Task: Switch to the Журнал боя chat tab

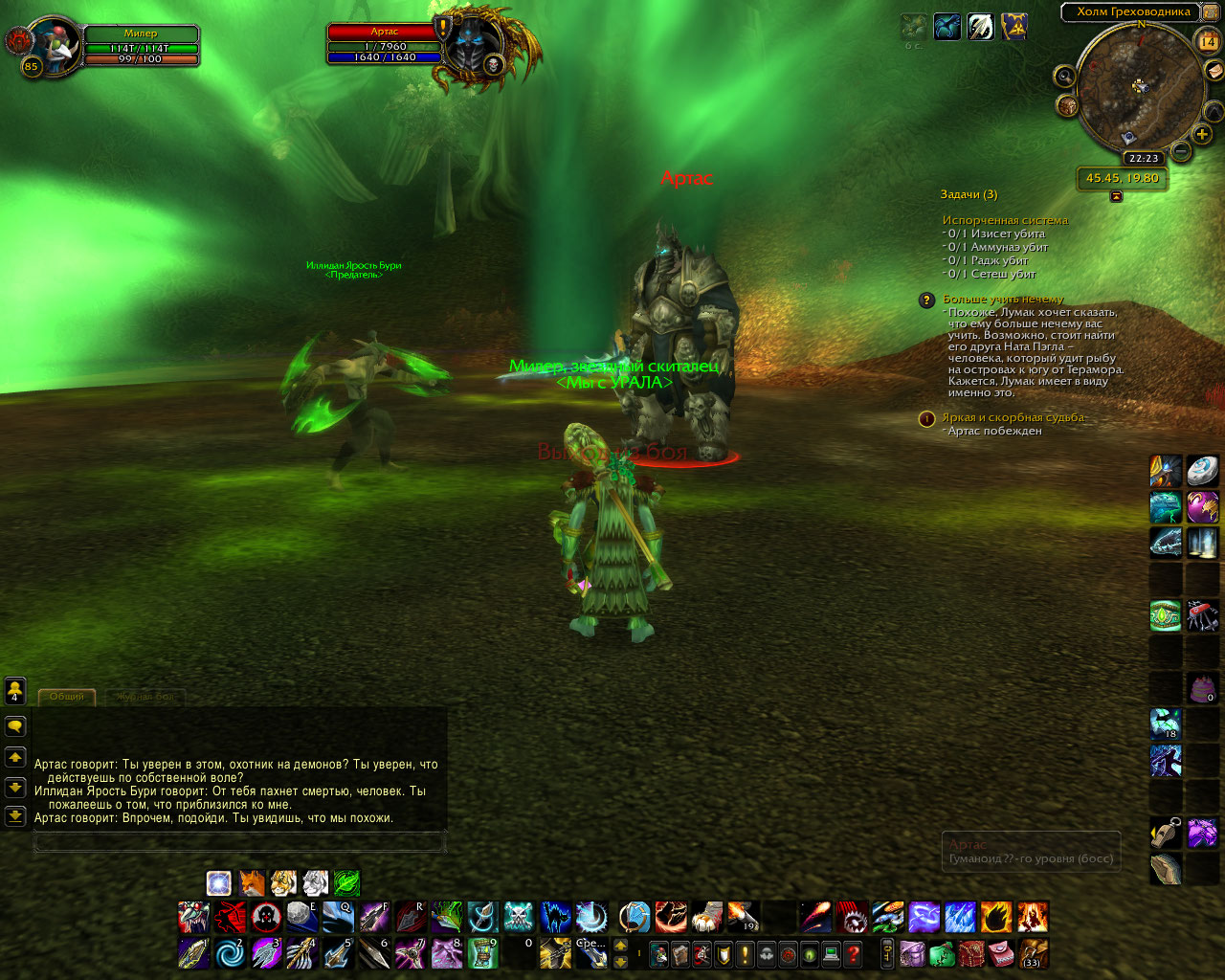Action: [145, 697]
